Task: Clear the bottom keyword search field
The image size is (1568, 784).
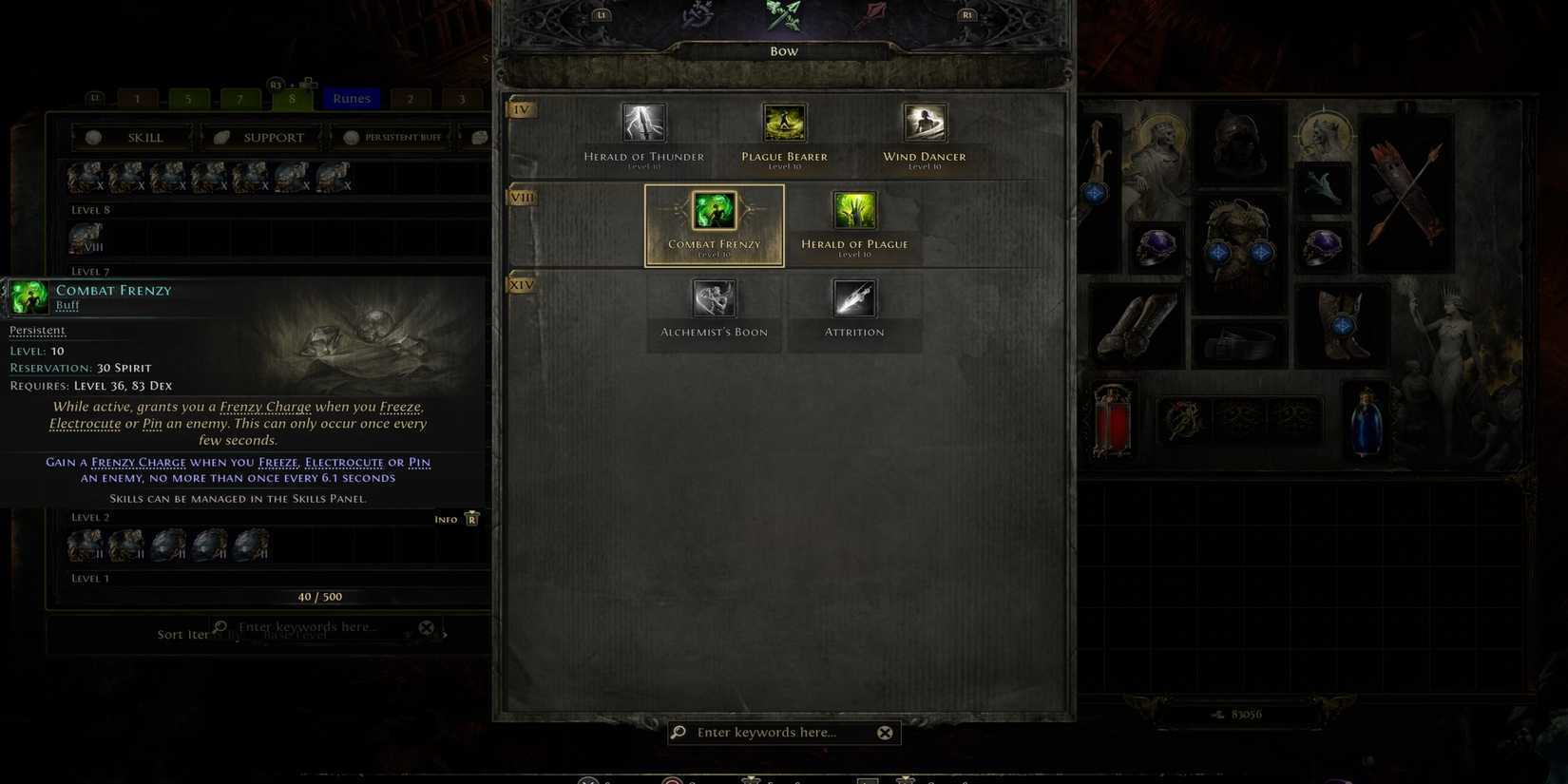Action: (885, 732)
